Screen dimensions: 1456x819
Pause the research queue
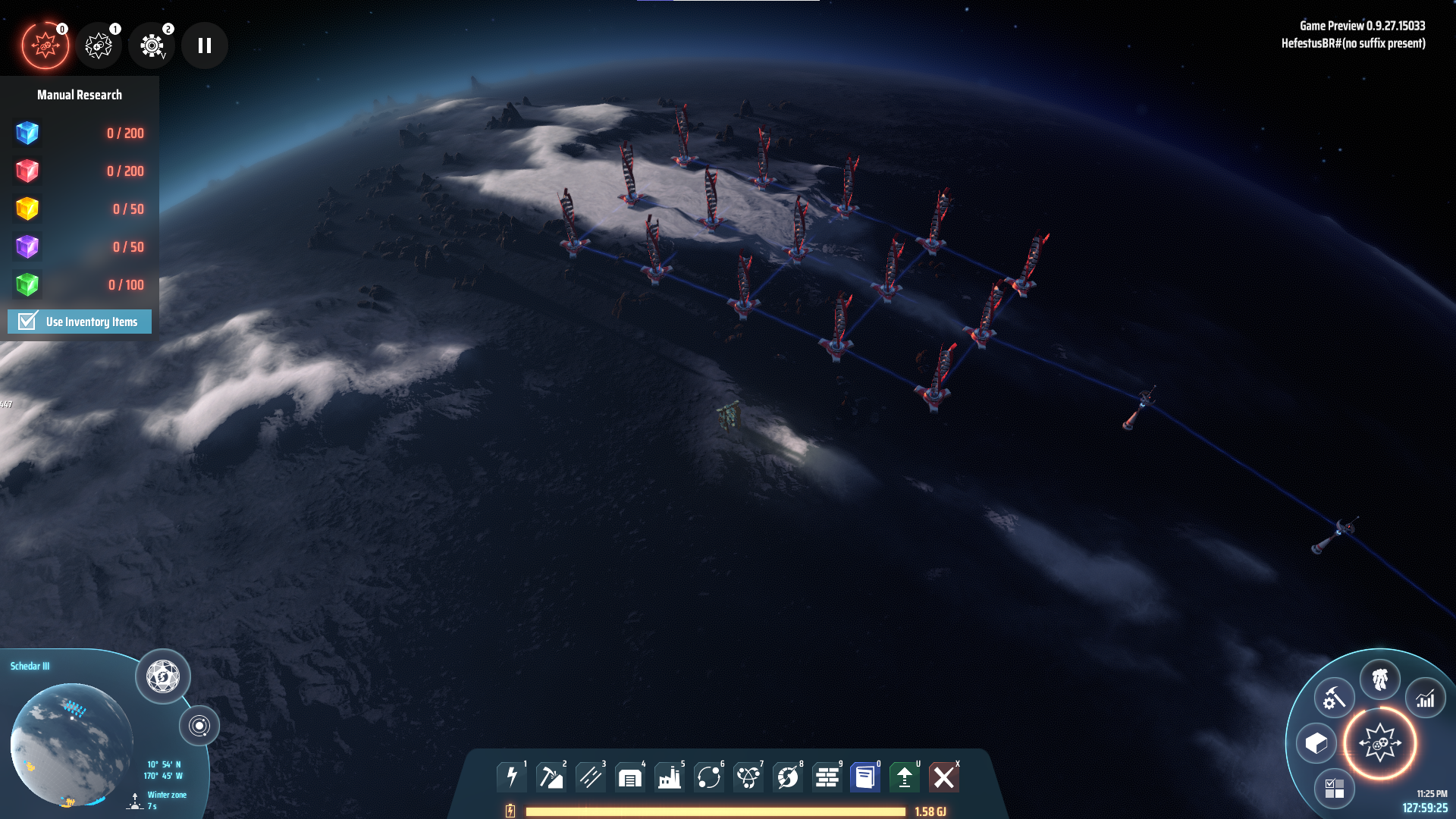tap(205, 45)
